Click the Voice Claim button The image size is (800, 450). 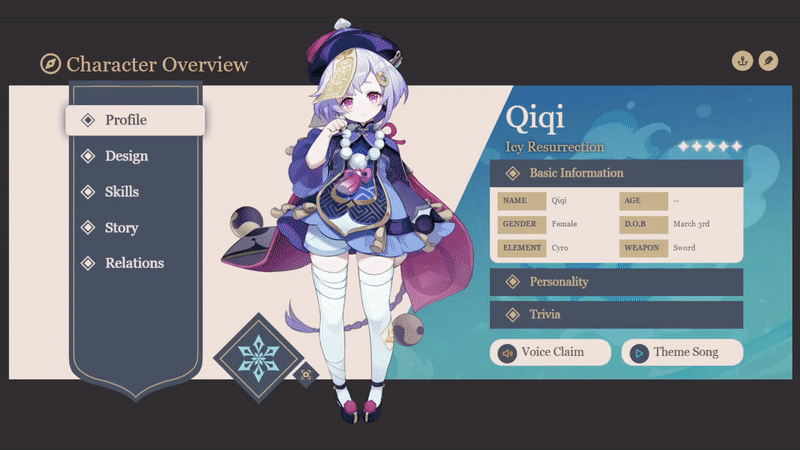pos(551,352)
